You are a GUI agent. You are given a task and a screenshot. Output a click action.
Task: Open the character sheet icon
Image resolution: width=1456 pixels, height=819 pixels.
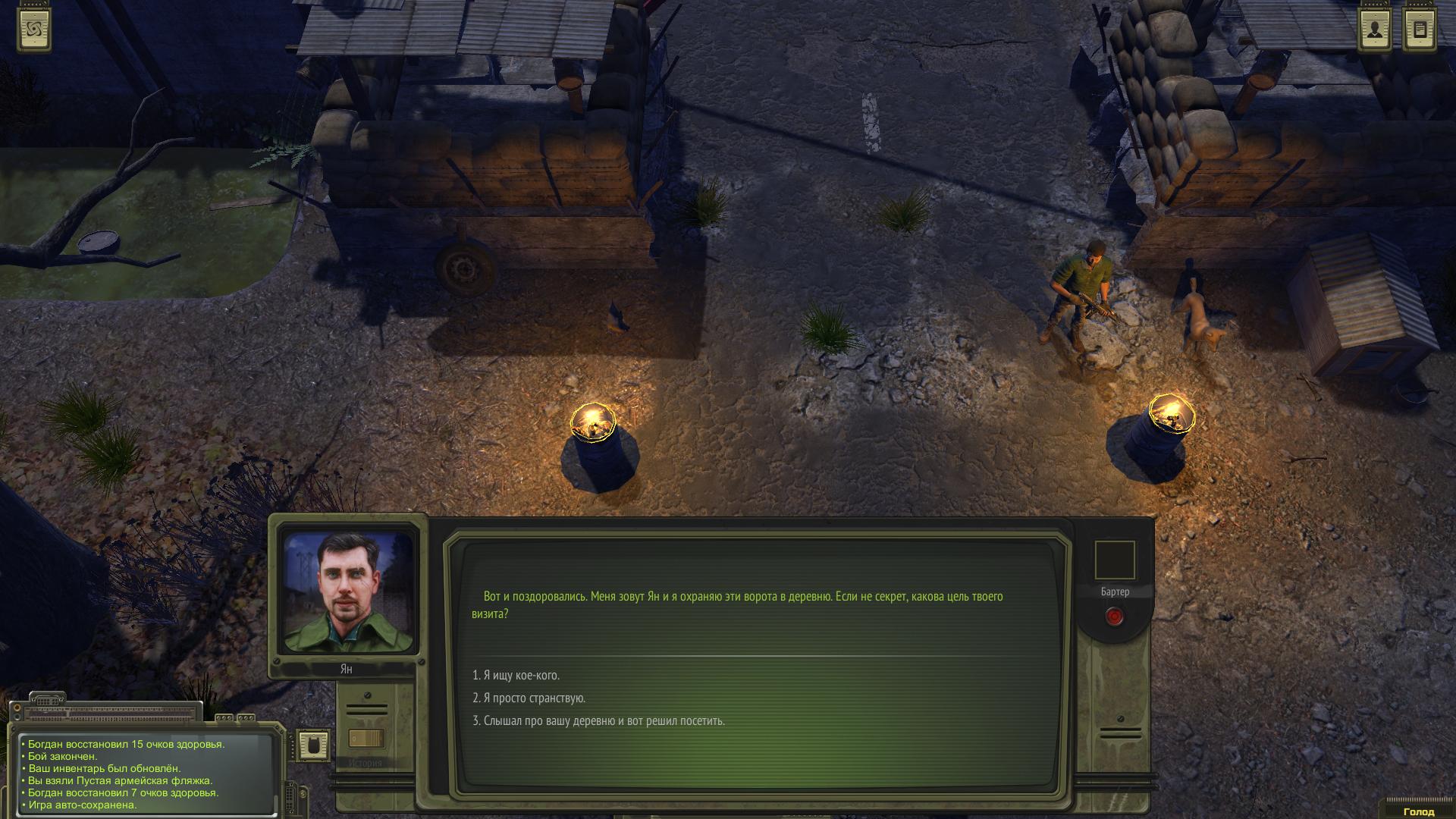click(x=1375, y=30)
